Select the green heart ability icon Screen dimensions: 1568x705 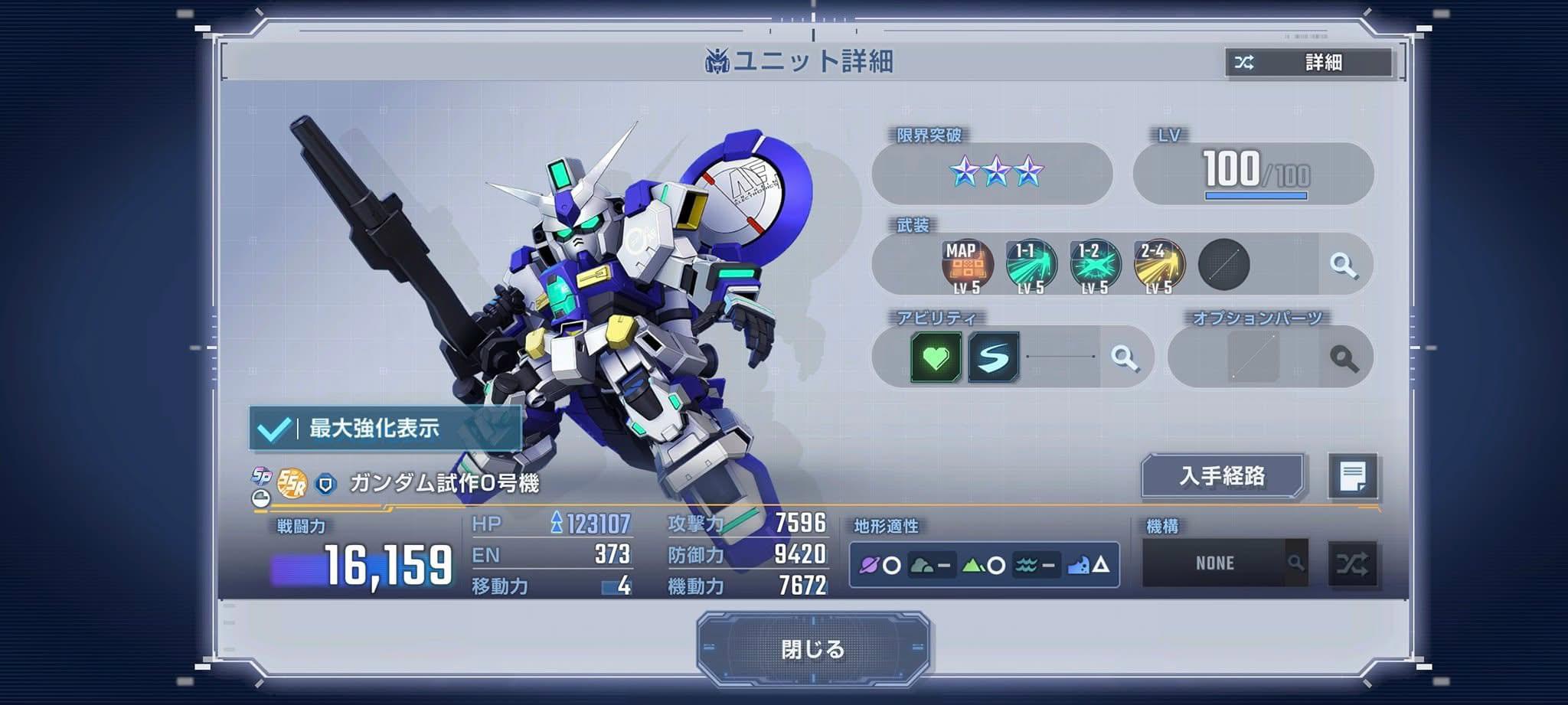[x=936, y=357]
